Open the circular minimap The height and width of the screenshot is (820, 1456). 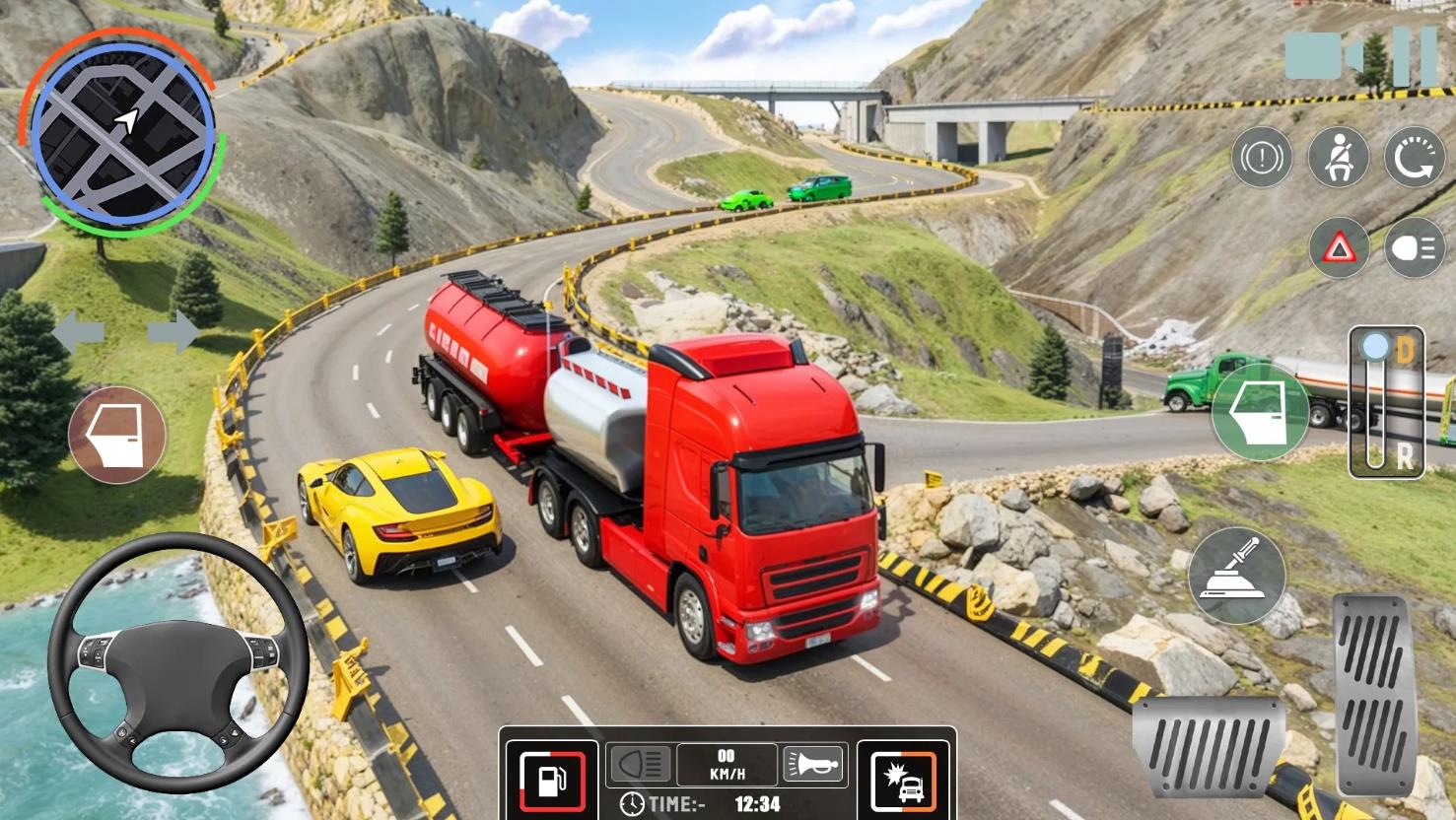coord(122,131)
